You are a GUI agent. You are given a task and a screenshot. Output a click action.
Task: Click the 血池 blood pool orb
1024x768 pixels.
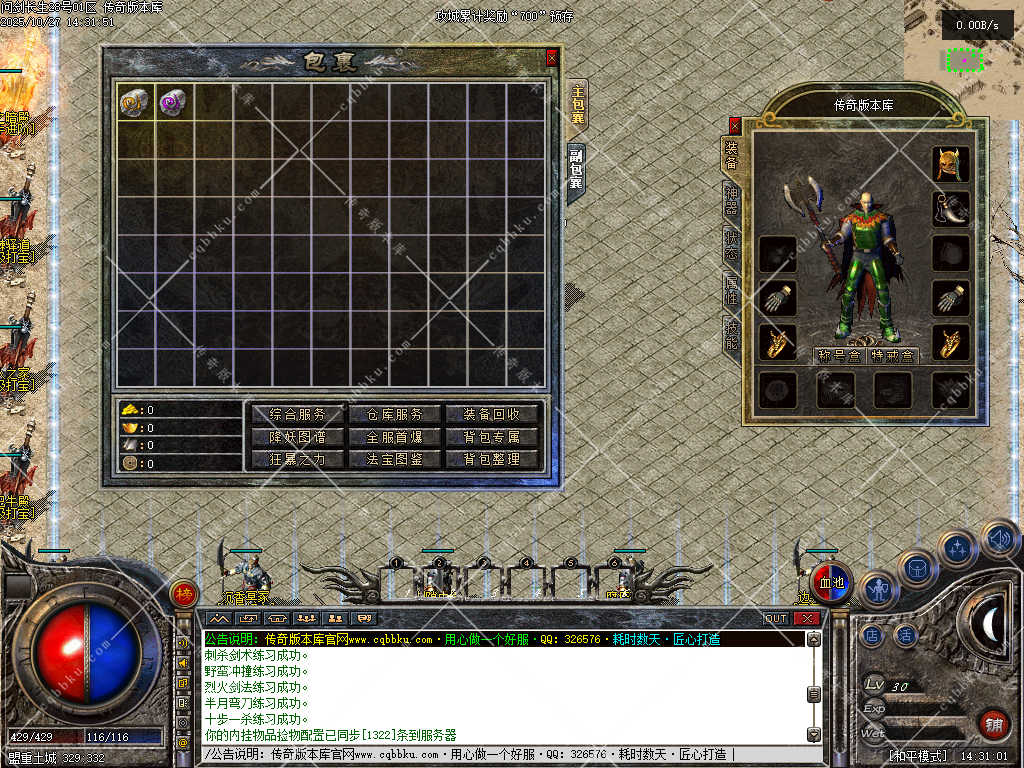point(832,583)
